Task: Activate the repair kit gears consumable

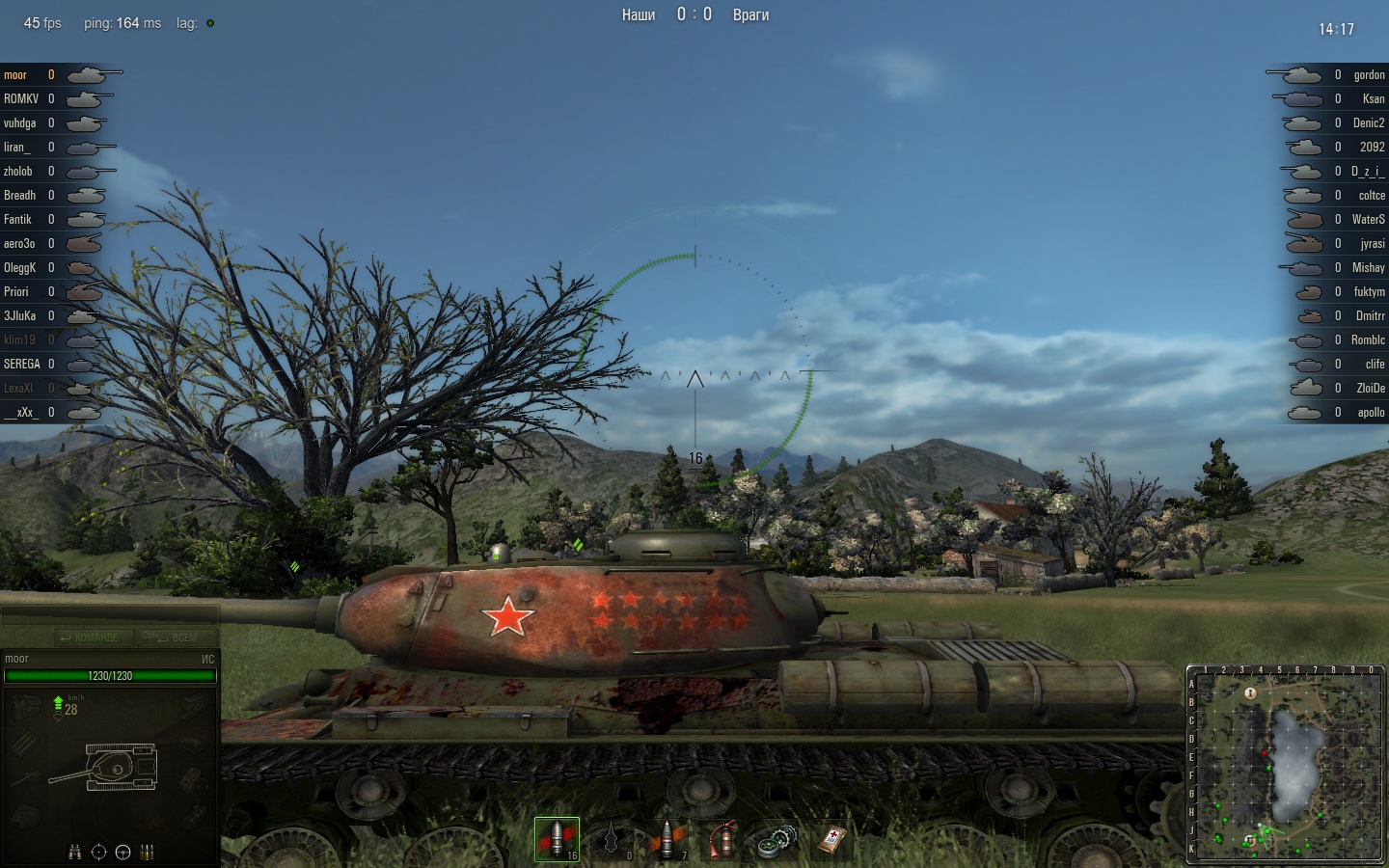Action: pyautogui.click(x=777, y=839)
